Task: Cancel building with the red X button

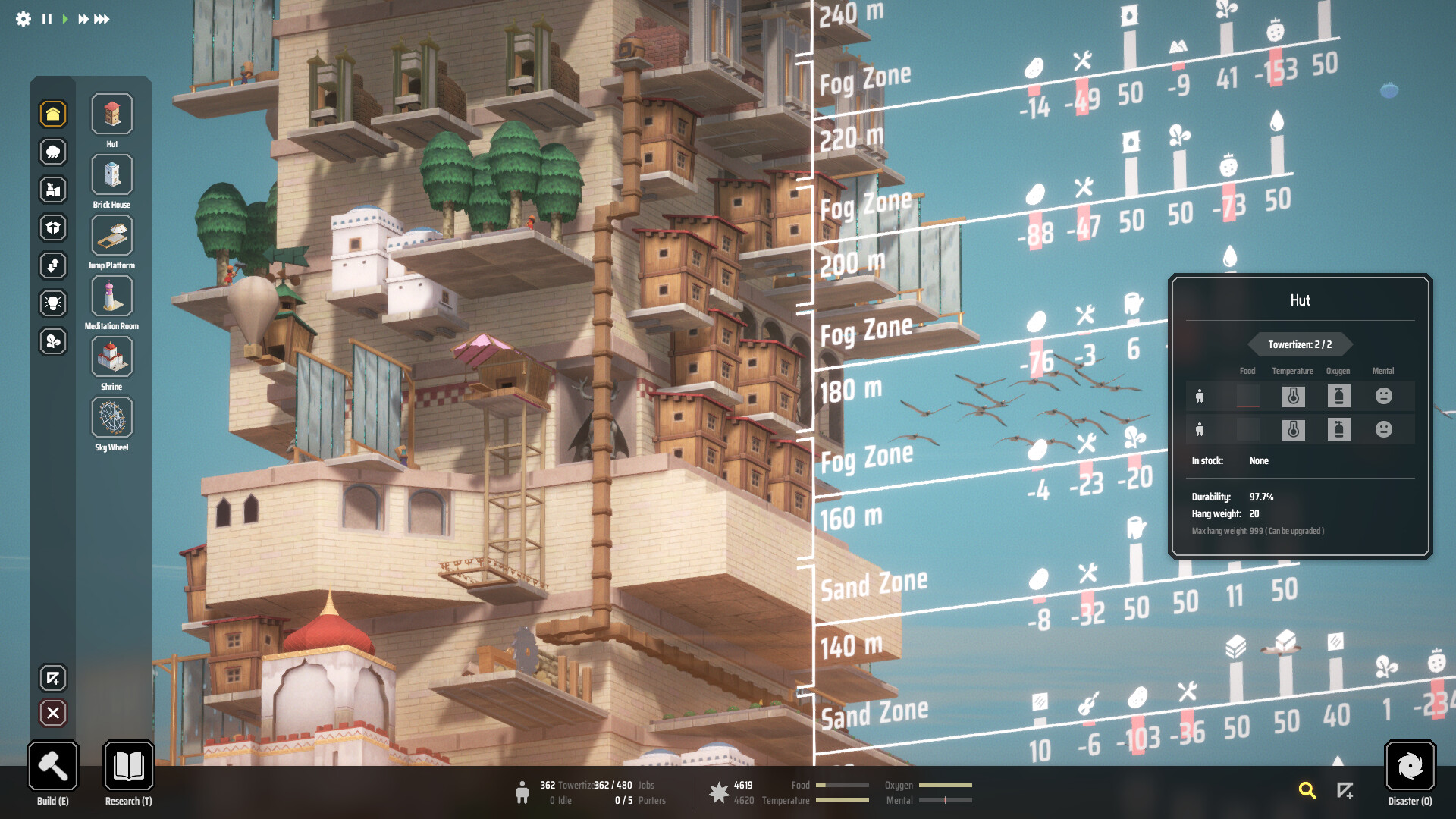Action: pos(53,713)
